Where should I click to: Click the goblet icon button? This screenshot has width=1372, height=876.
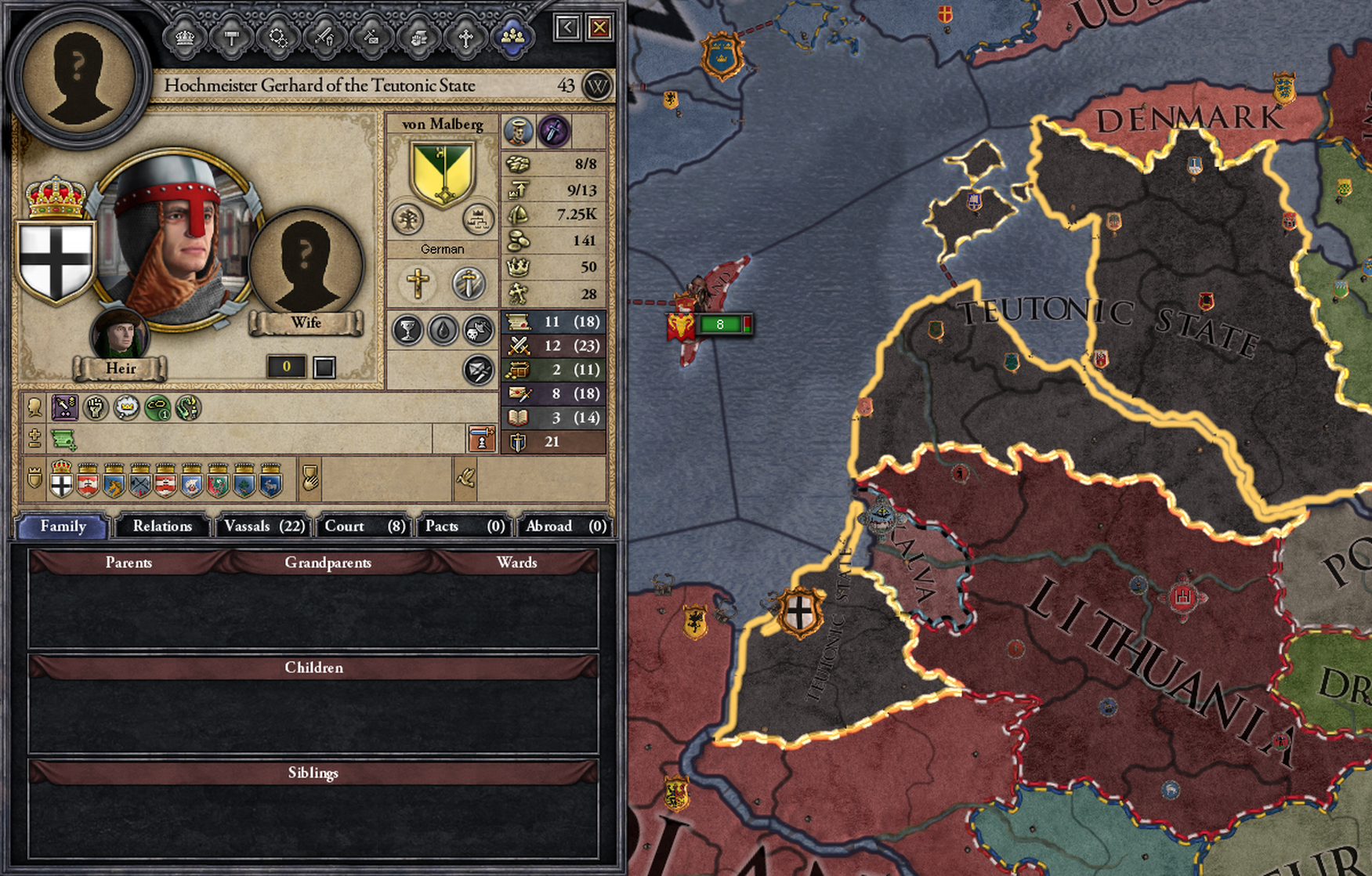pyautogui.click(x=407, y=331)
